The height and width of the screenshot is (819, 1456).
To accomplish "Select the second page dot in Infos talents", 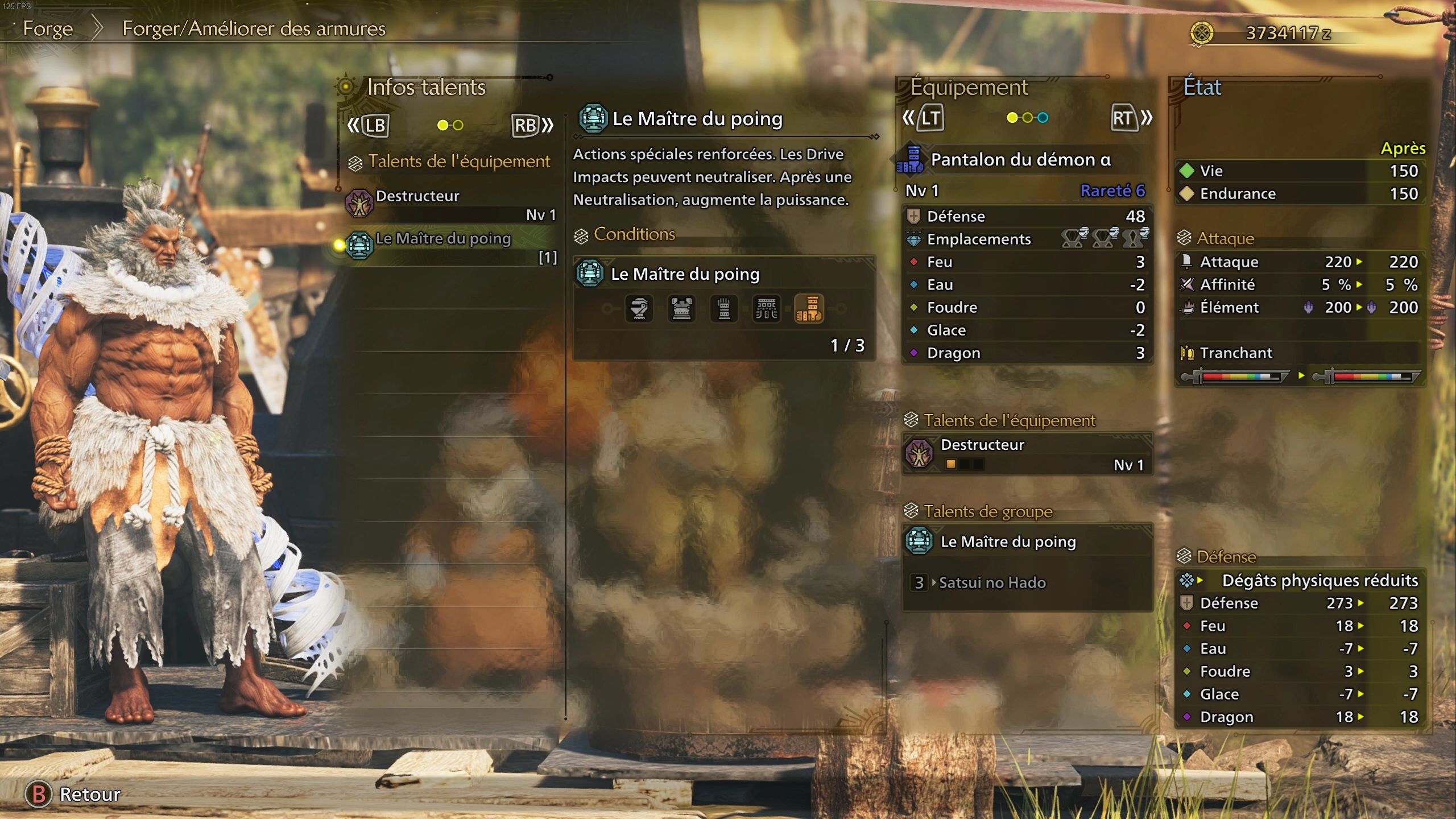I will pyautogui.click(x=457, y=125).
